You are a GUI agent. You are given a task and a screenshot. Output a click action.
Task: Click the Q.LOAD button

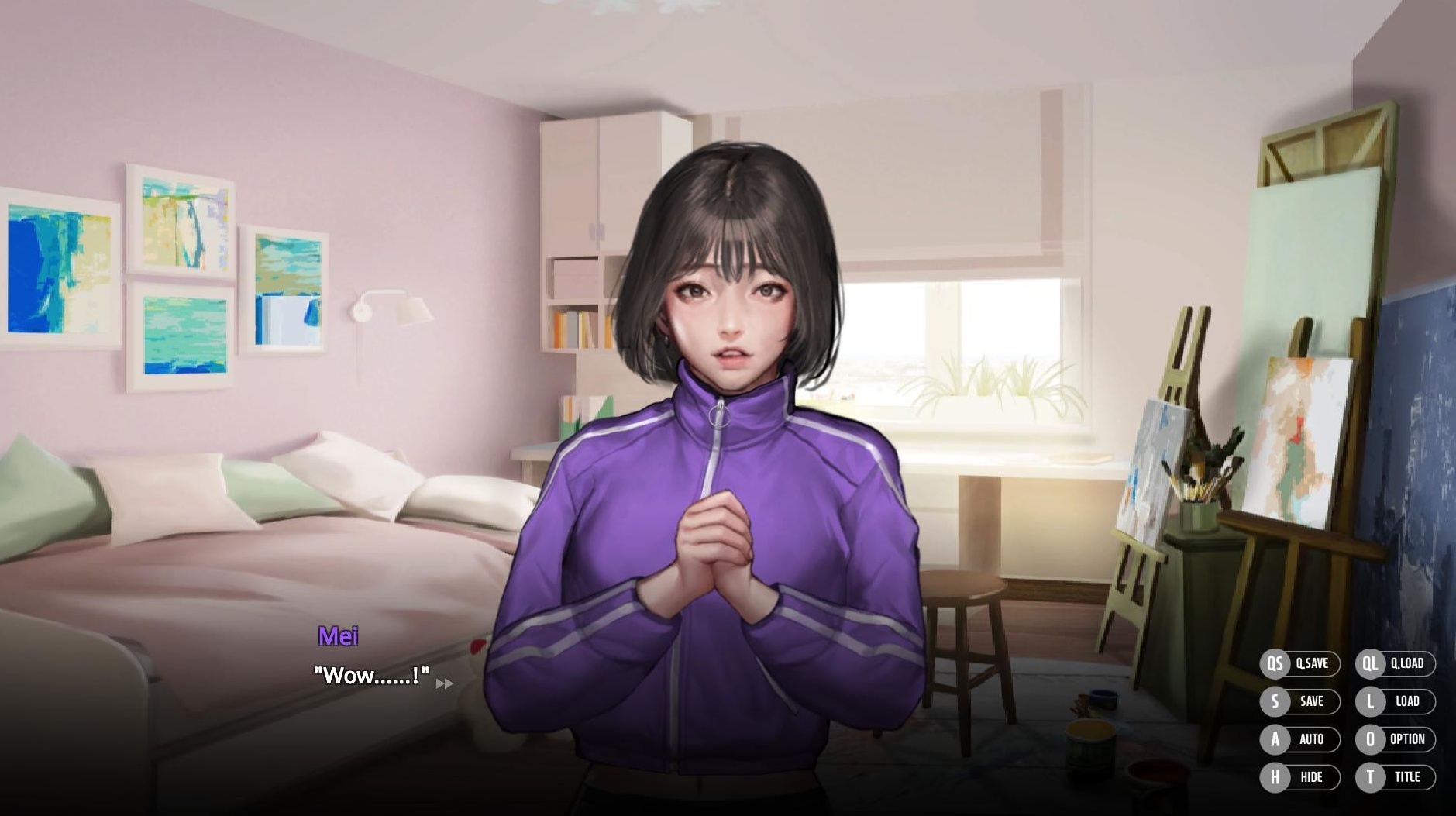(x=1409, y=664)
